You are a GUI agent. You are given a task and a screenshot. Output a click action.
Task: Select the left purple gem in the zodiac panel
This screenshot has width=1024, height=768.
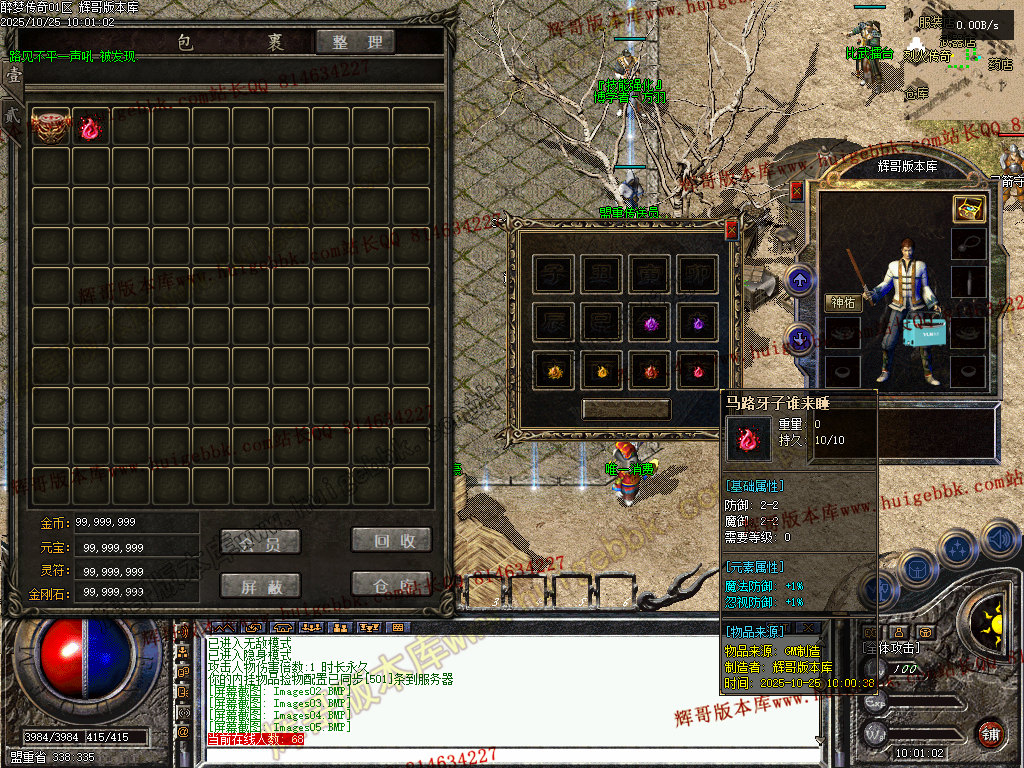[651, 323]
